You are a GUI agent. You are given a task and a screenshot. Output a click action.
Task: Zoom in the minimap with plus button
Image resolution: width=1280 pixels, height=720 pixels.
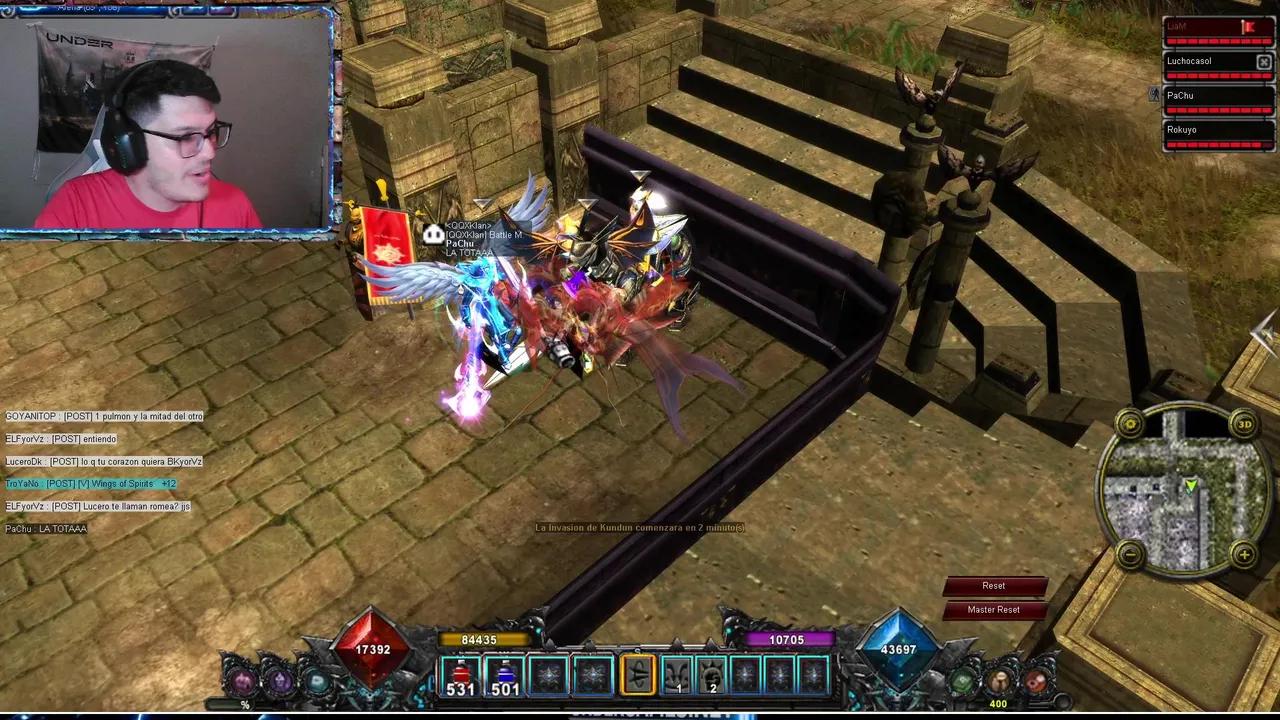point(1244,554)
